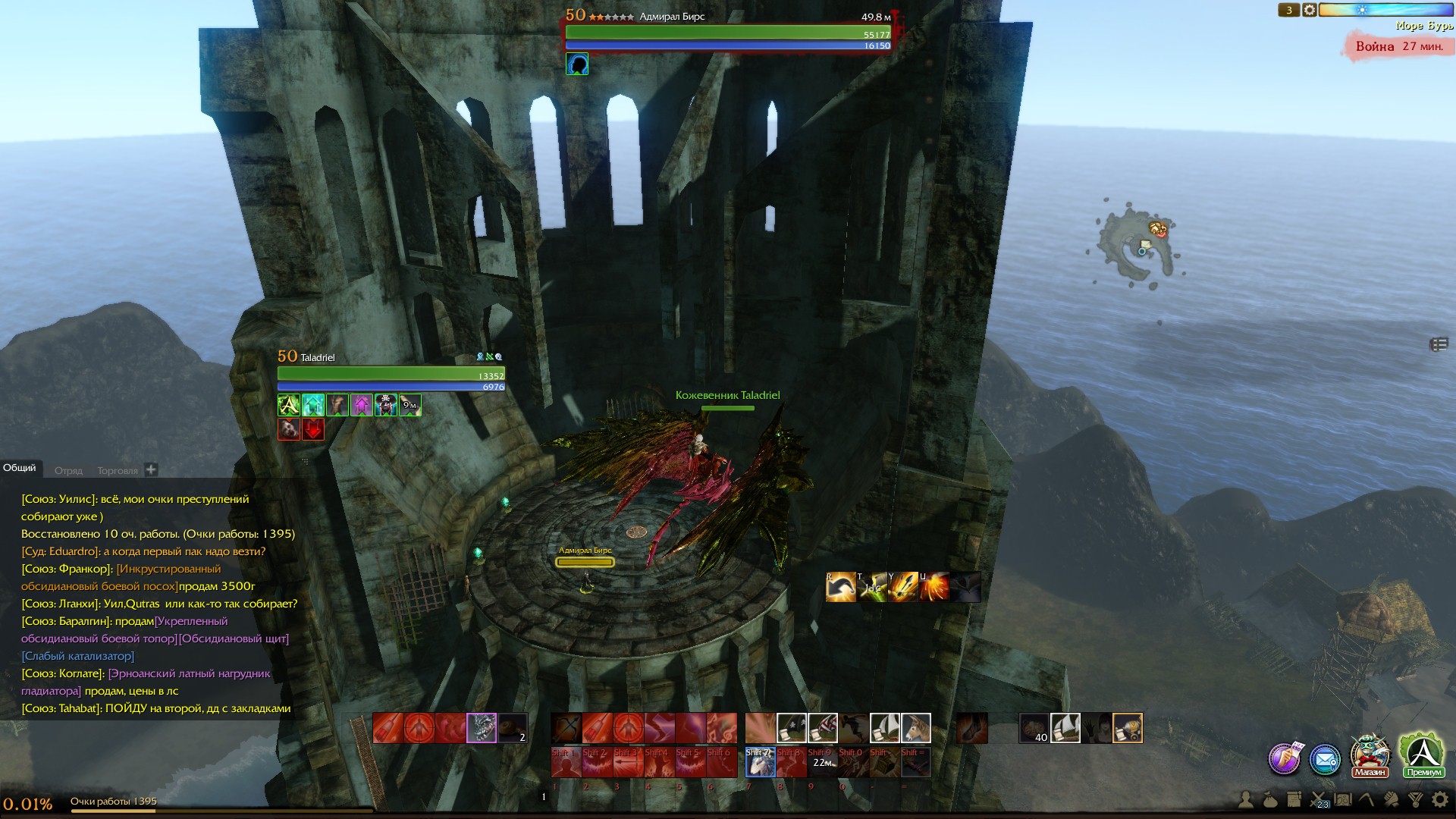Use the donkey mount hotbar slot
The image size is (1456, 819).
(915, 728)
